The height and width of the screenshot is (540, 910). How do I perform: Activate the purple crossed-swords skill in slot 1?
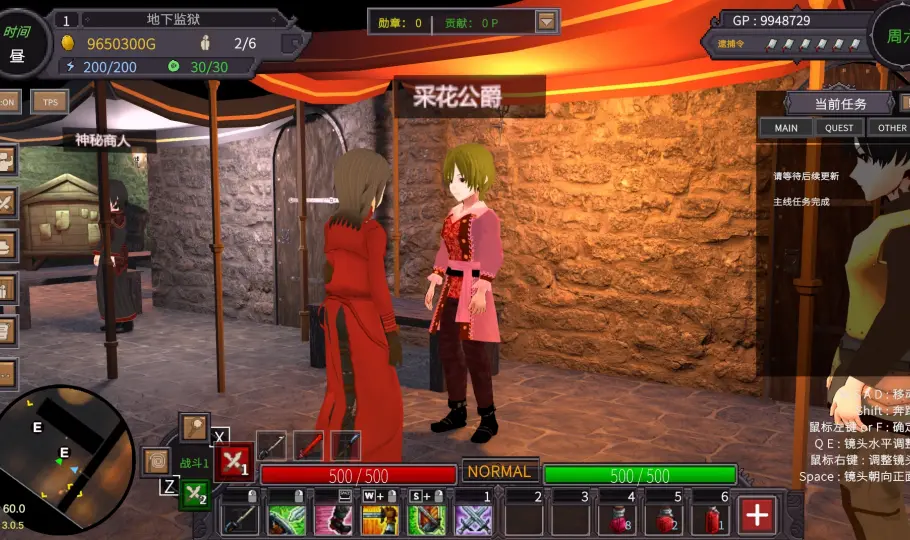[x=473, y=519]
